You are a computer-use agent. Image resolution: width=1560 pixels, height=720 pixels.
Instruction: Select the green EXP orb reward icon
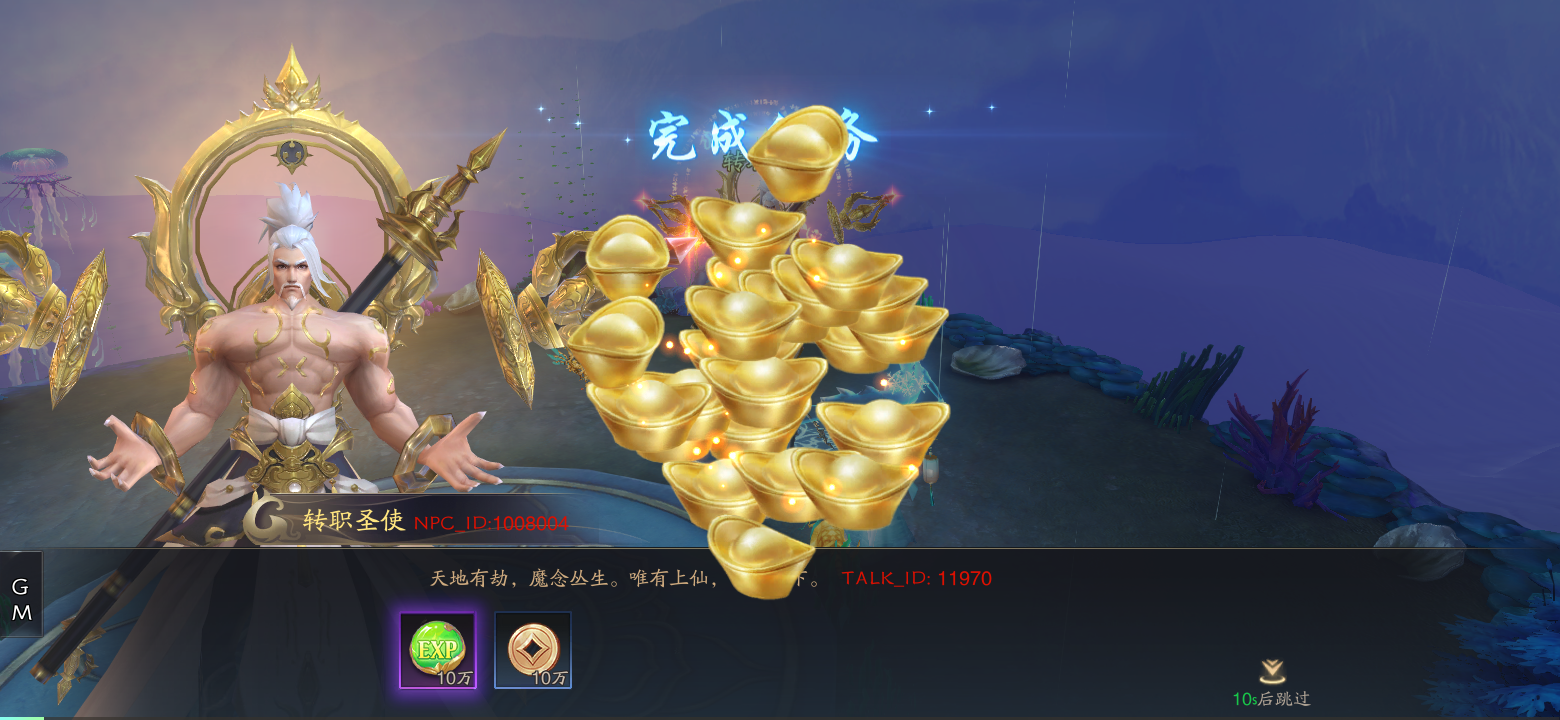[437, 649]
